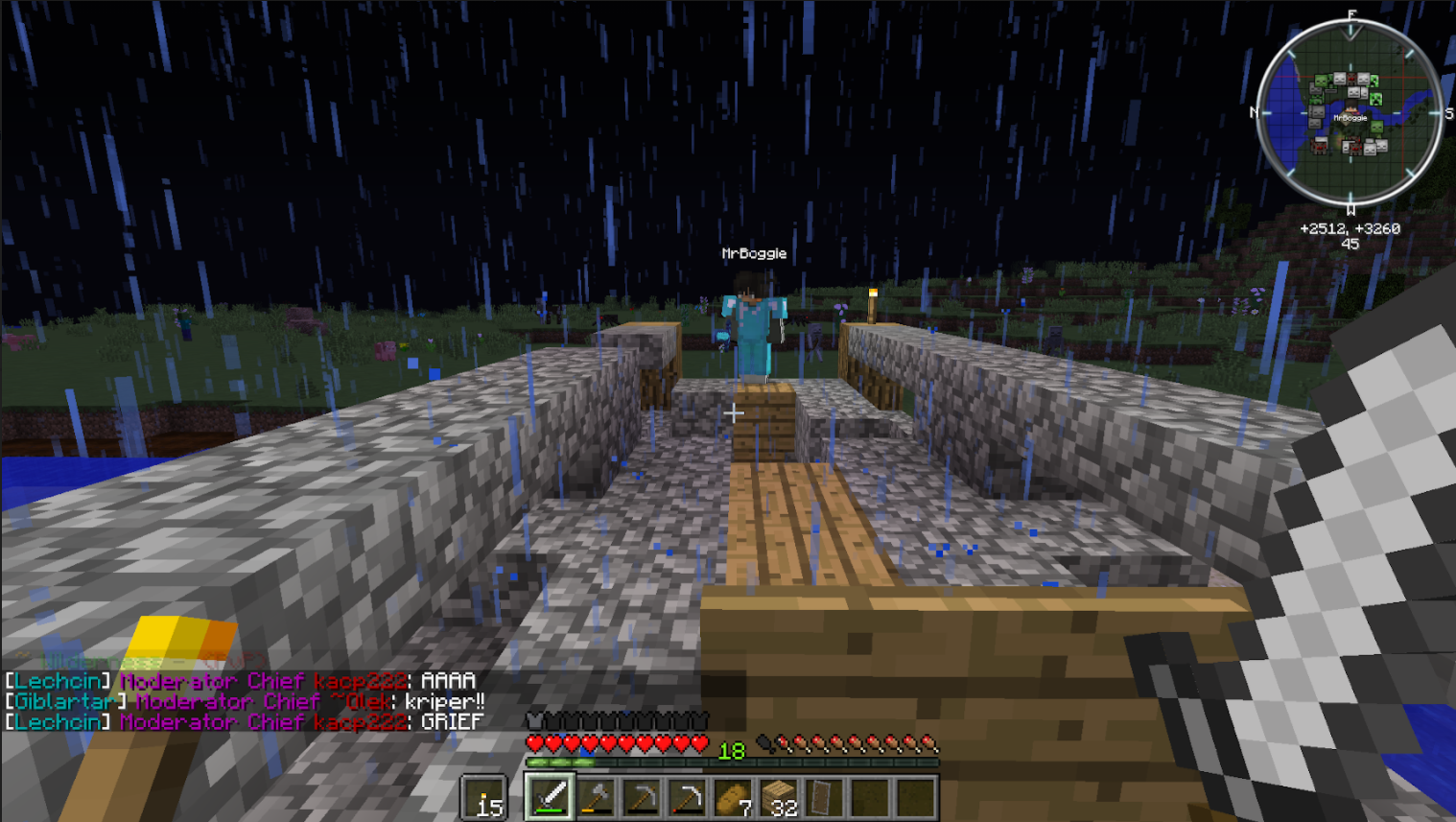Click the torch slot showing 15
Screen dimensions: 1456x822
click(x=485, y=799)
